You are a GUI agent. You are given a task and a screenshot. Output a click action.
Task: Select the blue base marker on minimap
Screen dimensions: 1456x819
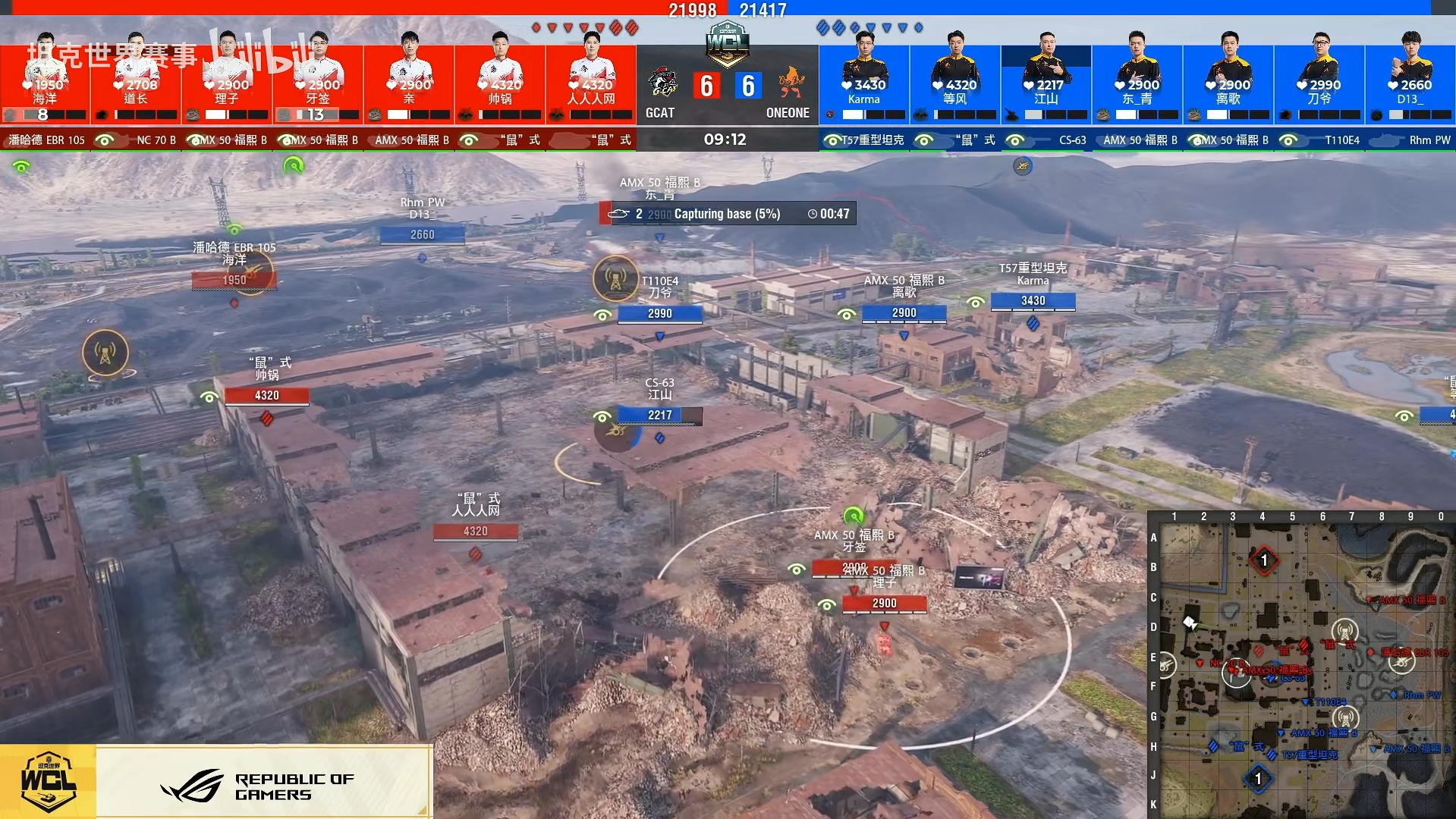point(1258,779)
